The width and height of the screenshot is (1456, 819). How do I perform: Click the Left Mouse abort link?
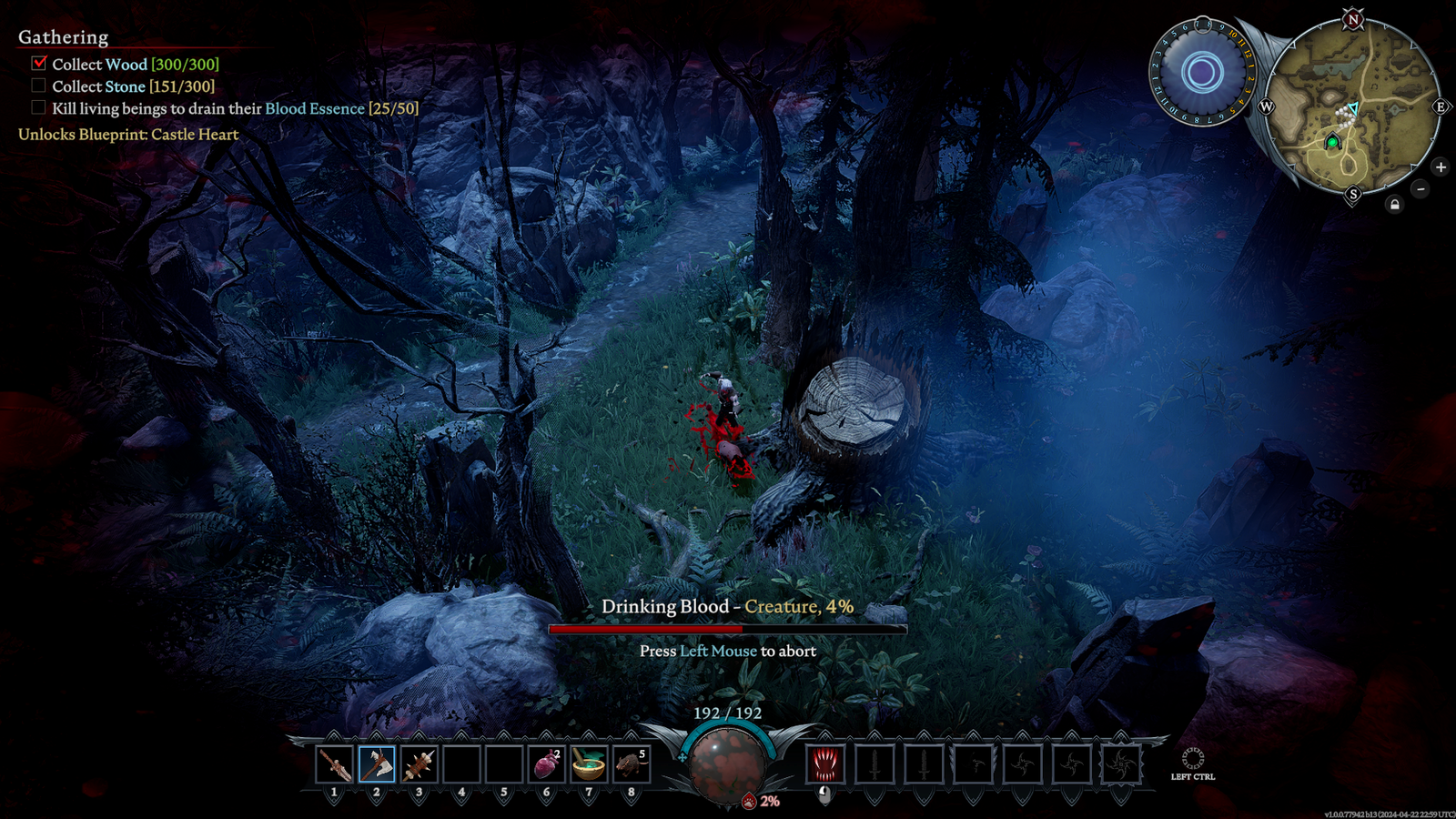pos(720,652)
